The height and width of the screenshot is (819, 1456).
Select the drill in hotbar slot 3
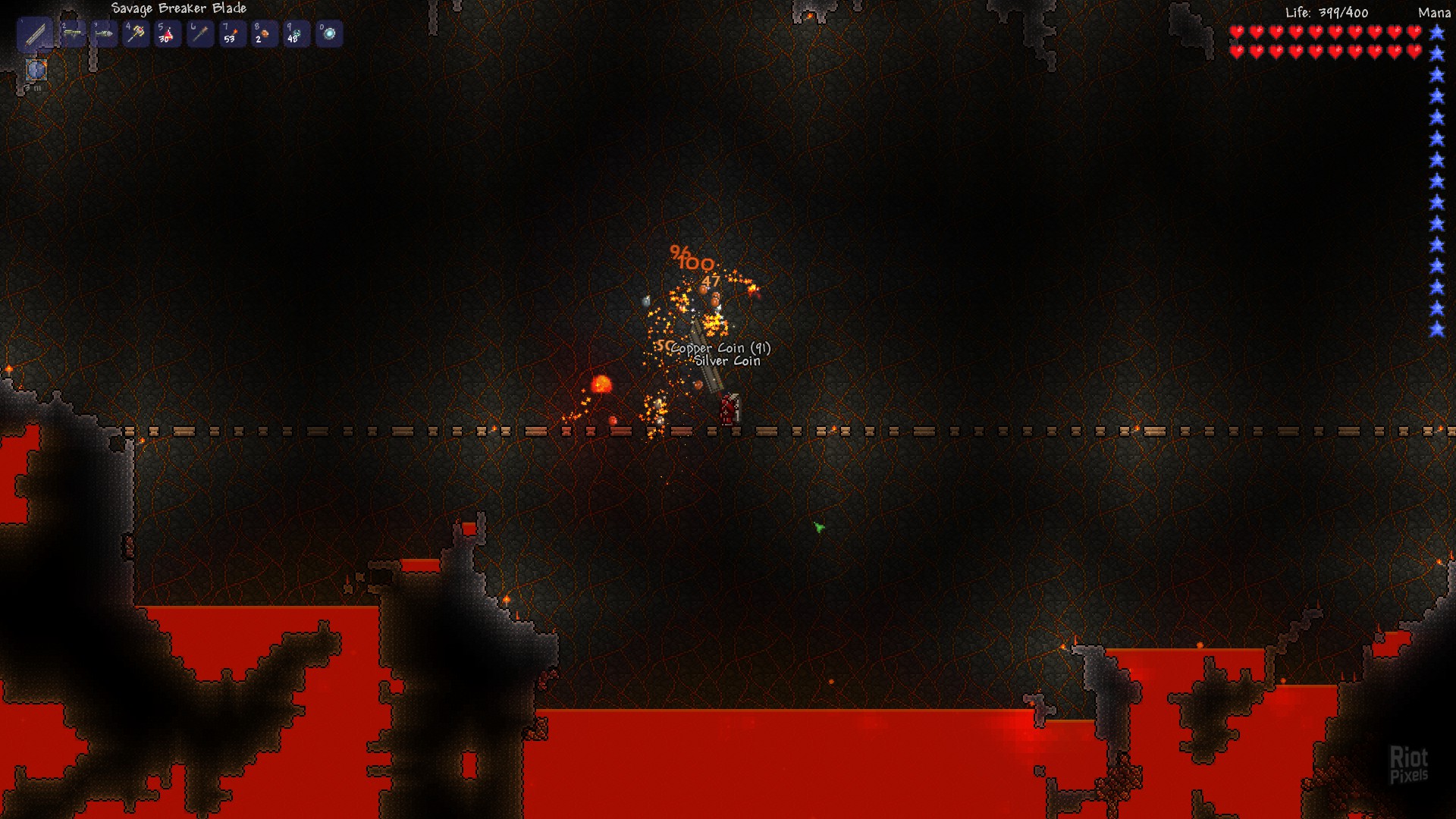point(105,34)
